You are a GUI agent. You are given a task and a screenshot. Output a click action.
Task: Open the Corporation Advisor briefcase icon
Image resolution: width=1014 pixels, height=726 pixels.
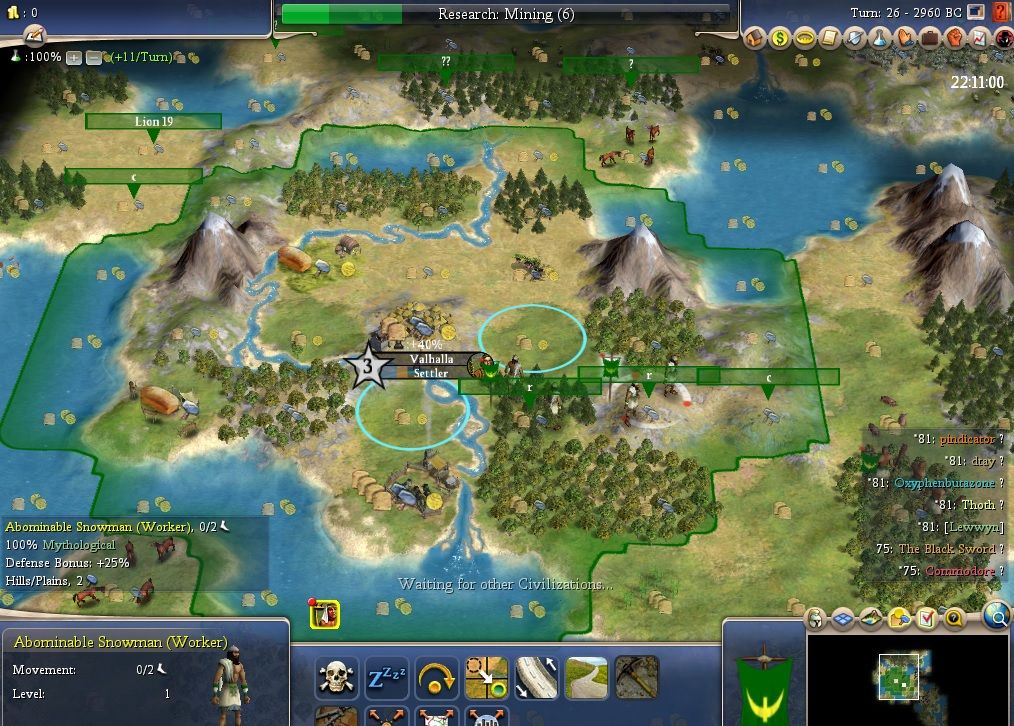(928, 38)
